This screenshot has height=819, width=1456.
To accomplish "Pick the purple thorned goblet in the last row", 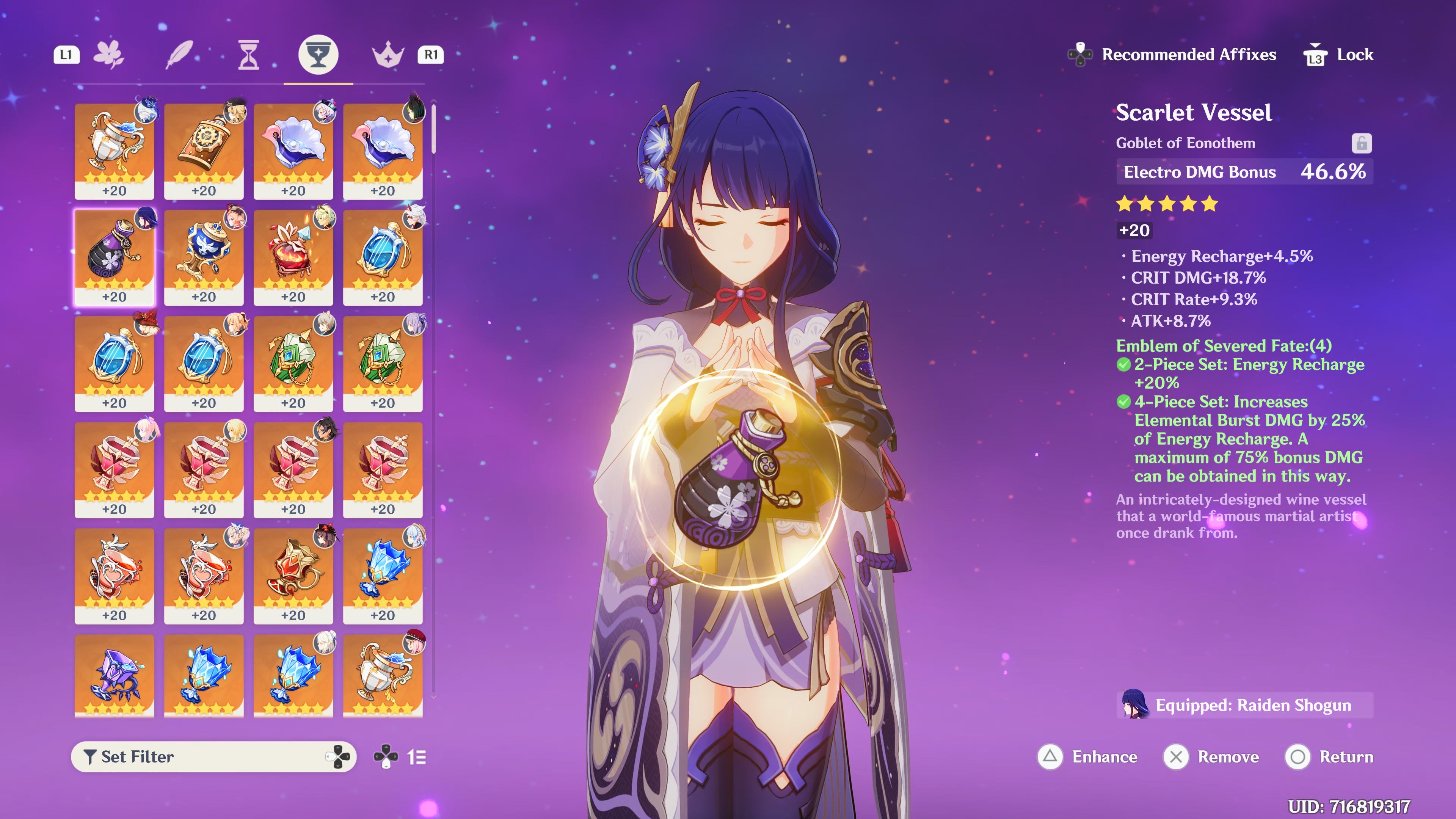I will pyautogui.click(x=114, y=675).
